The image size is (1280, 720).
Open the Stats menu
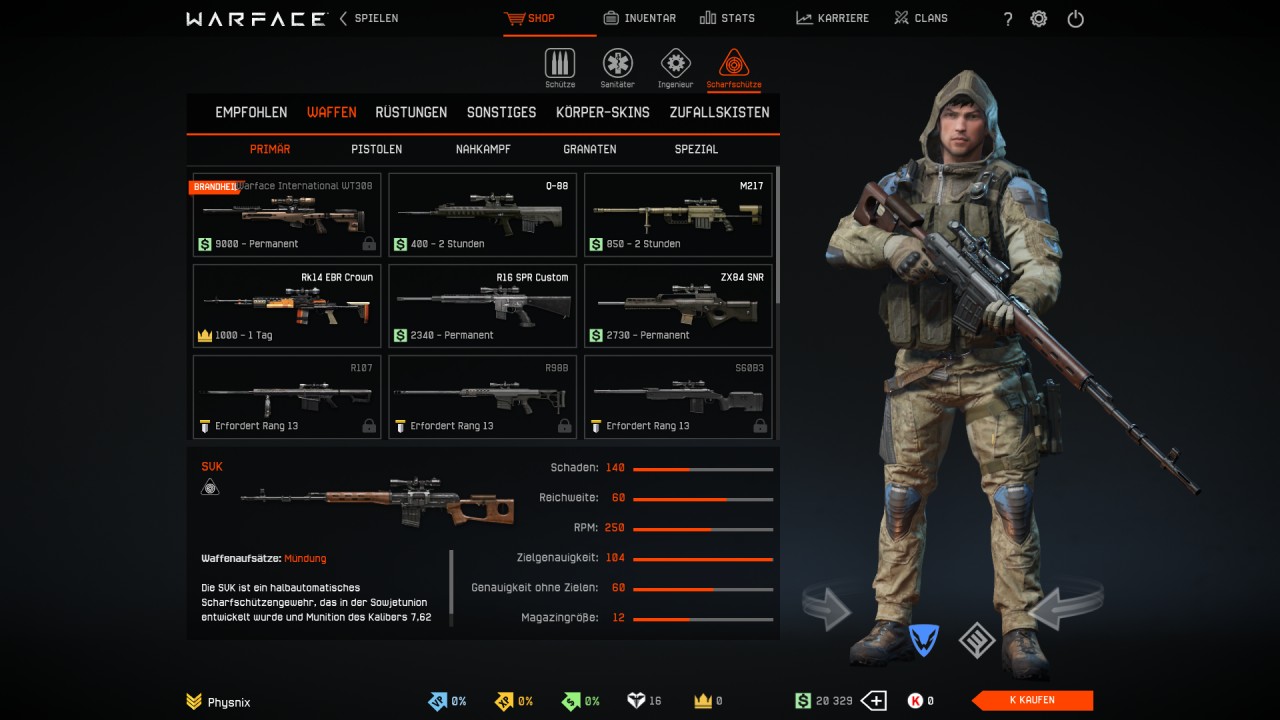(x=727, y=18)
